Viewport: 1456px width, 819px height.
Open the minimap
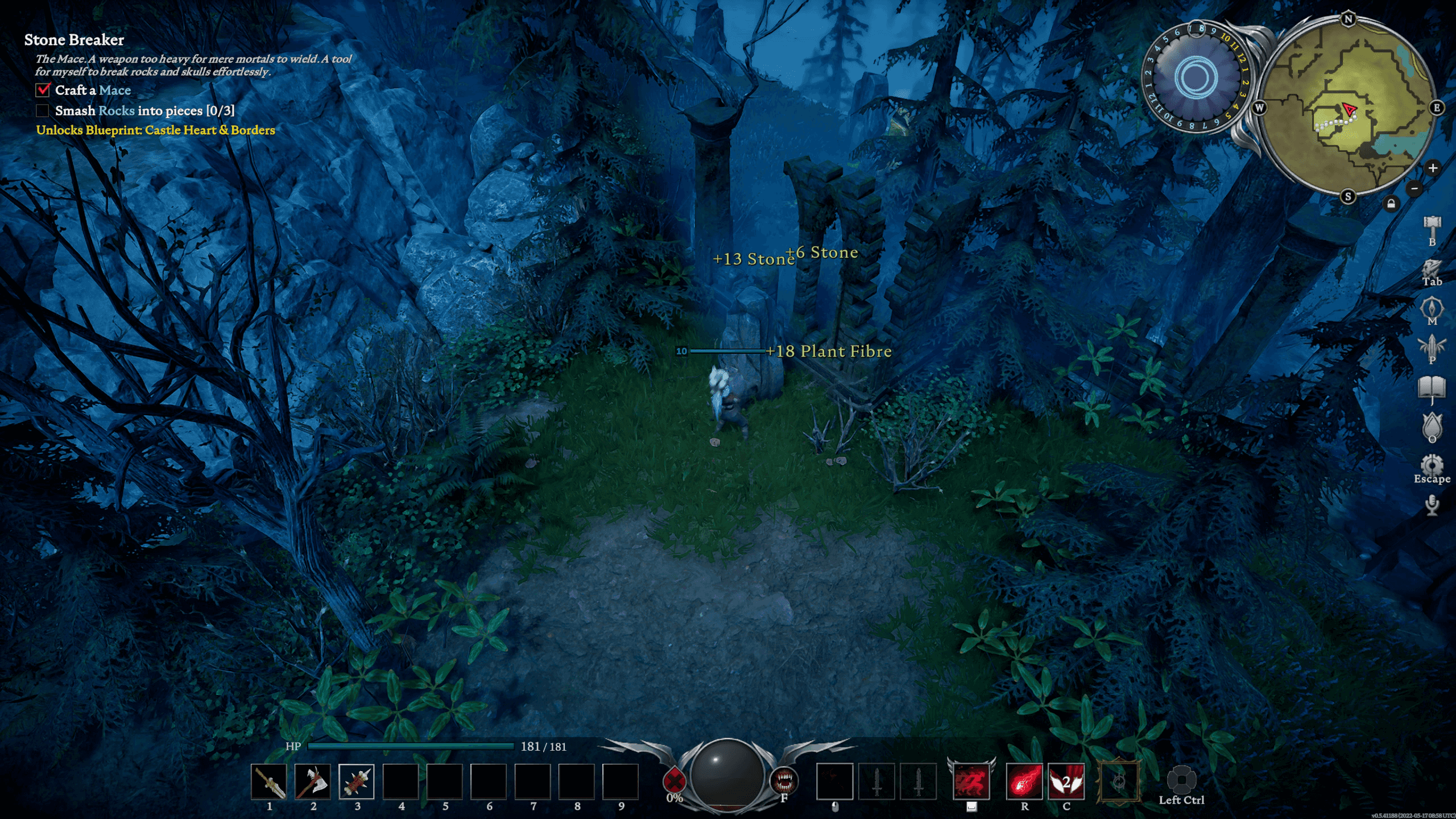[x=1347, y=108]
